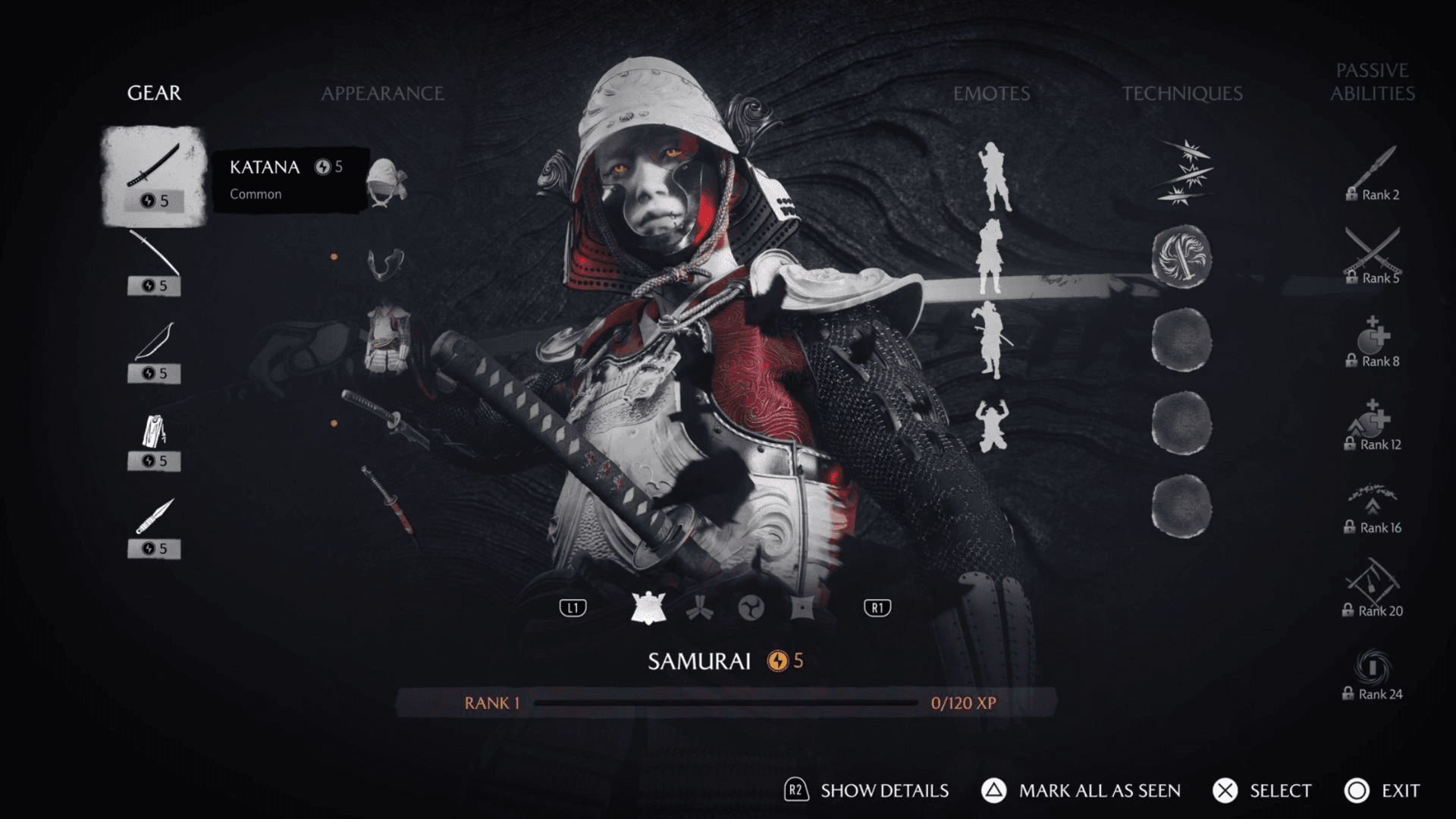Open the Emotes section
The image size is (1456, 819).
[991, 93]
